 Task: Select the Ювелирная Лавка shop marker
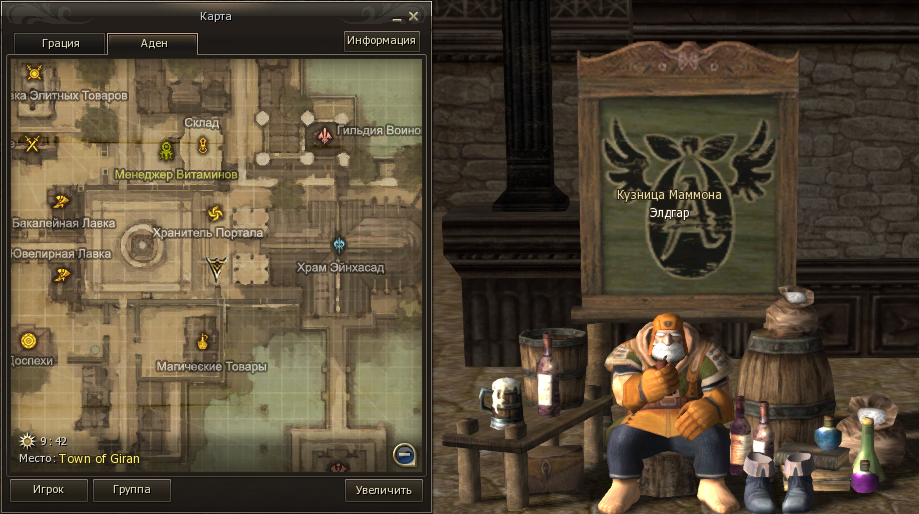64,273
